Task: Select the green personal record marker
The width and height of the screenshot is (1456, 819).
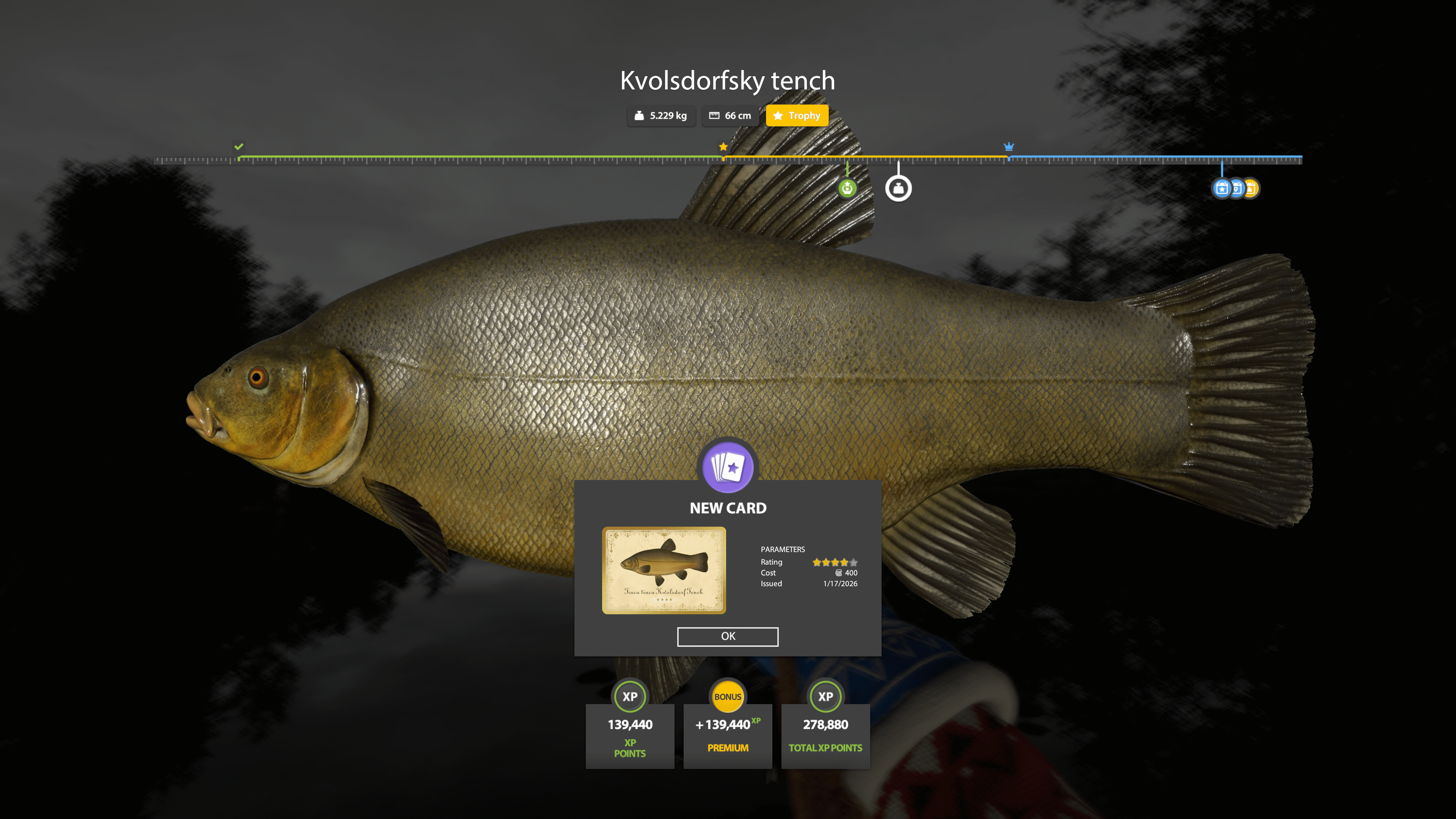Action: pos(847,188)
